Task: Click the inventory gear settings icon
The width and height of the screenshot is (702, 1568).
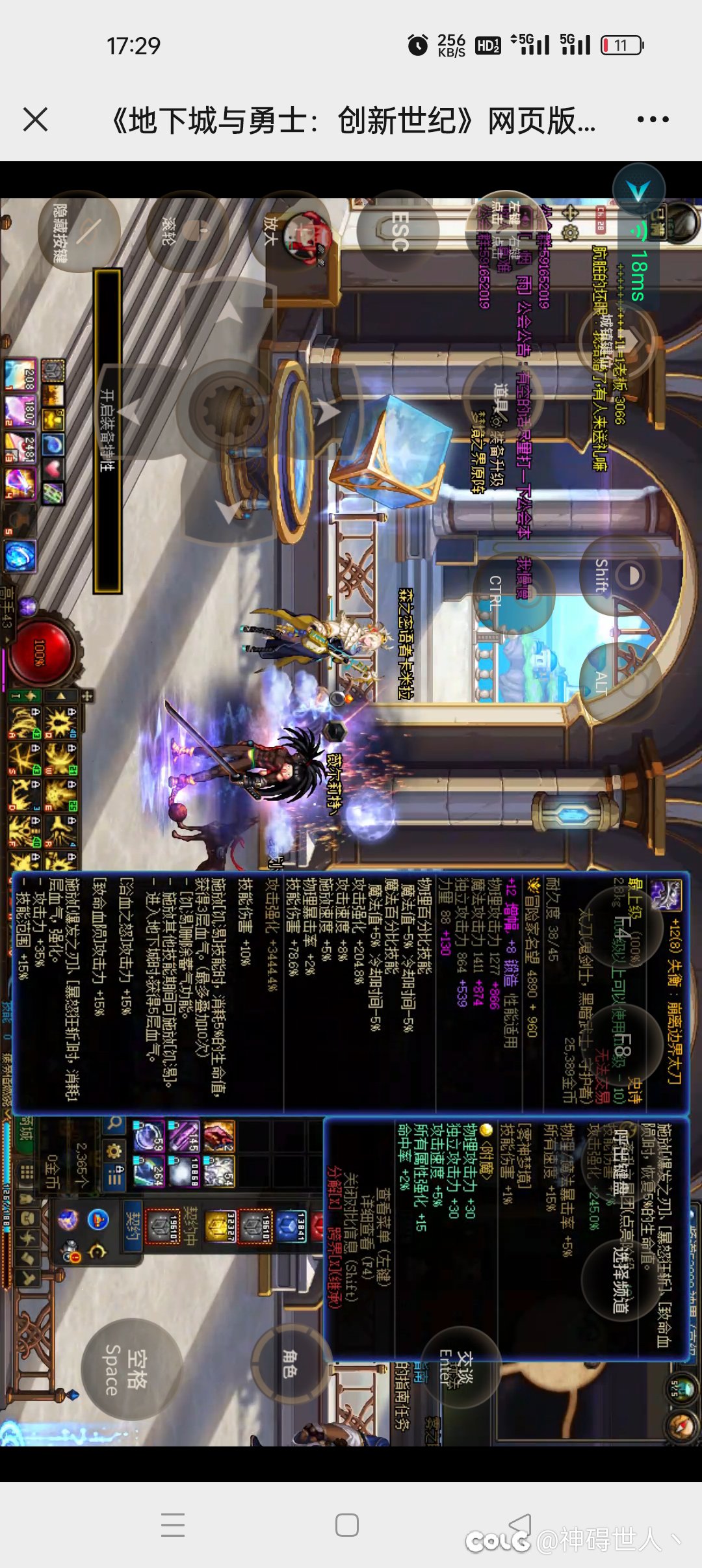Action: [x=114, y=1151]
